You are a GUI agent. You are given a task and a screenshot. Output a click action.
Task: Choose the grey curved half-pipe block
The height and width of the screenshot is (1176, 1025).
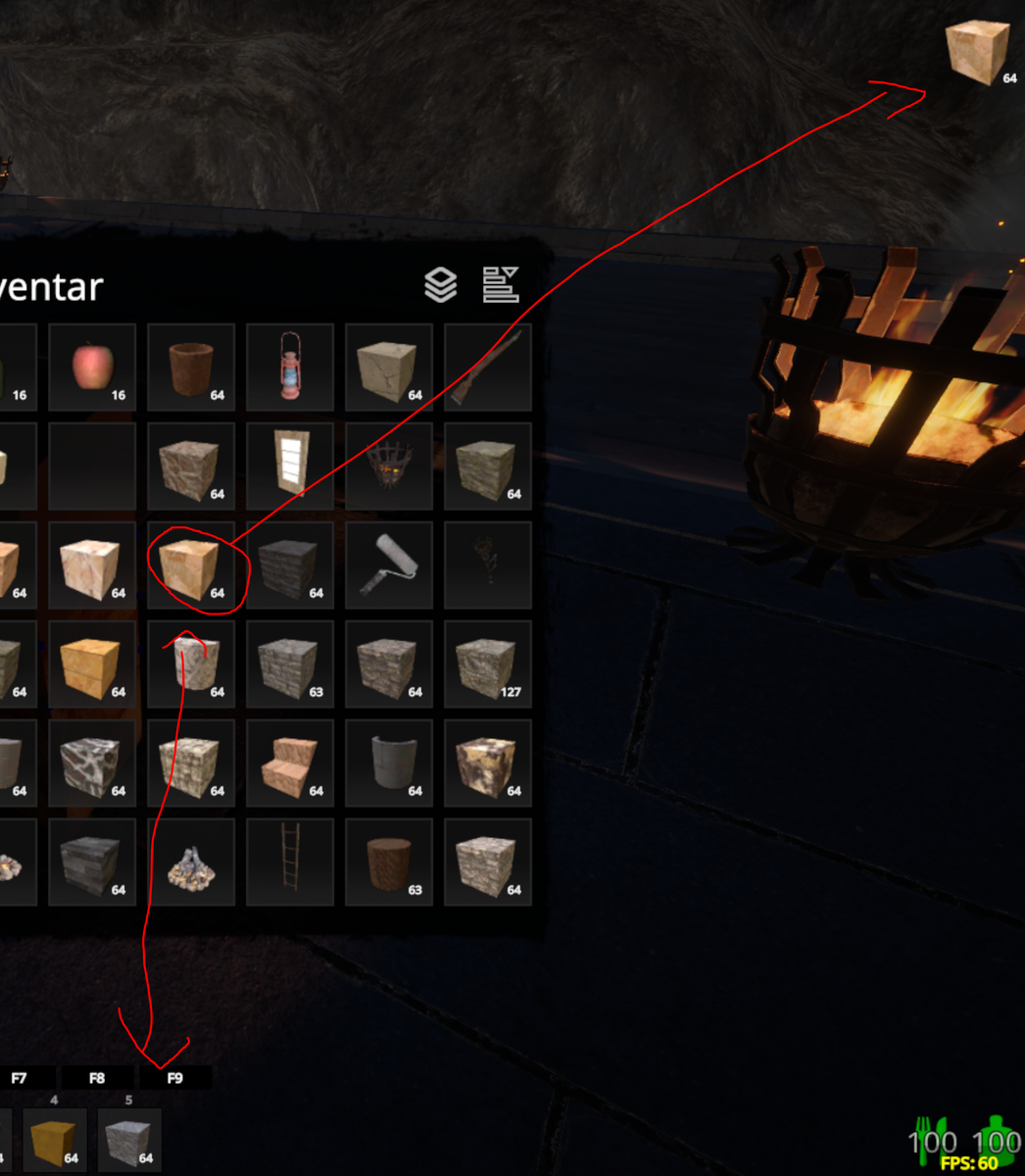(x=389, y=763)
